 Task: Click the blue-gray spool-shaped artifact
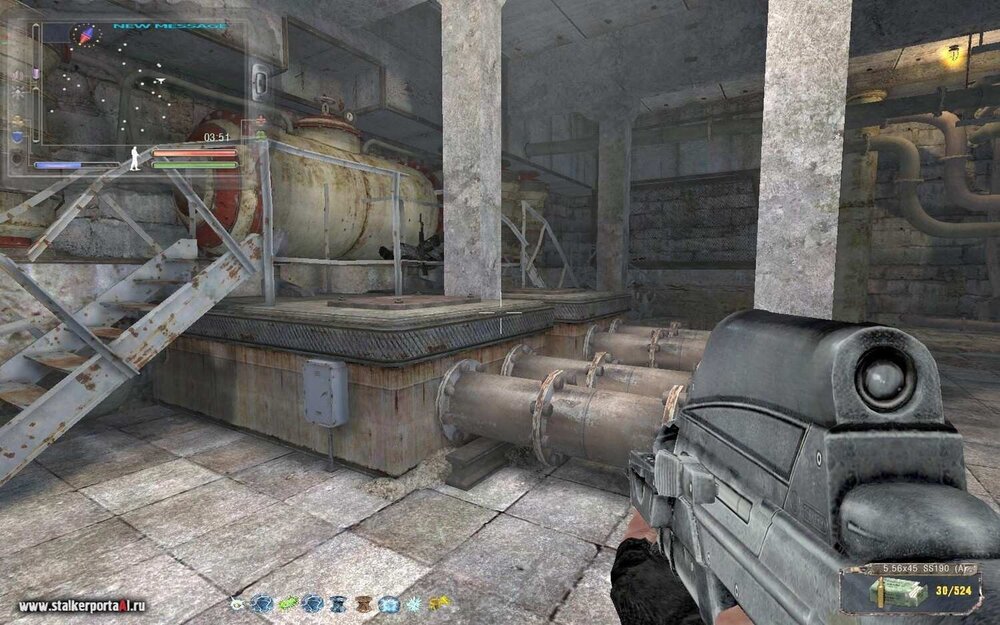337,603
